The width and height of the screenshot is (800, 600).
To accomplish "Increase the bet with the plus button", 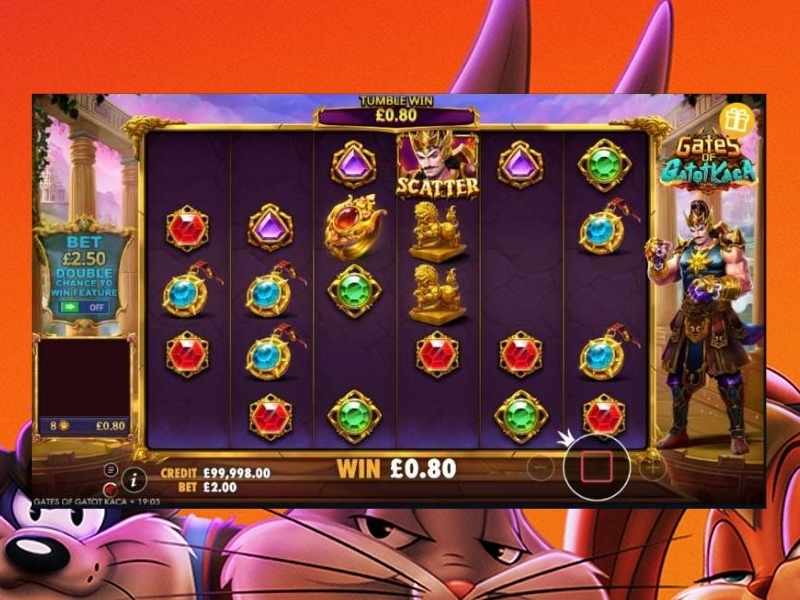I will click(x=653, y=466).
